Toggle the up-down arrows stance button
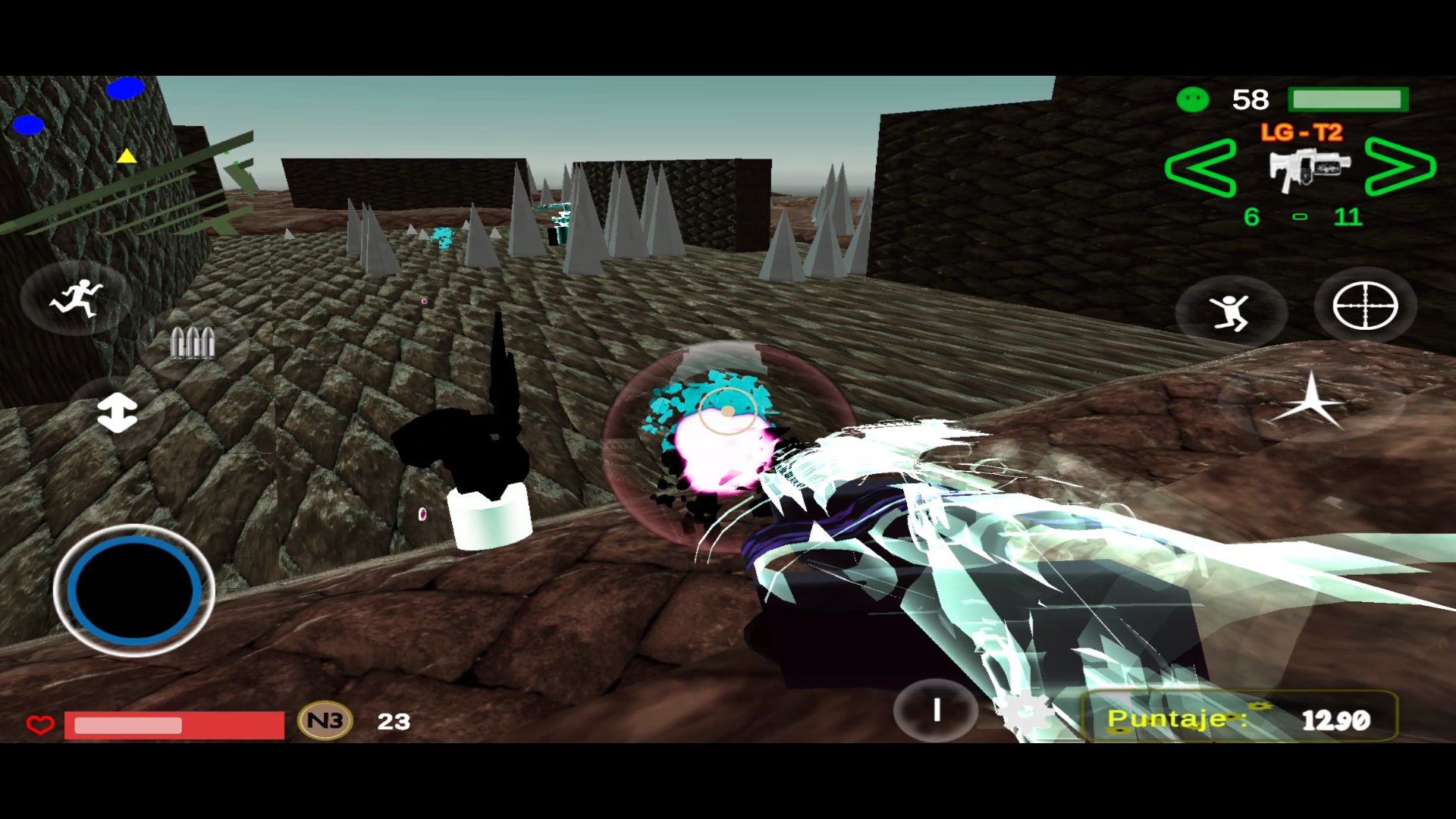This screenshot has width=1456, height=819. (x=117, y=413)
